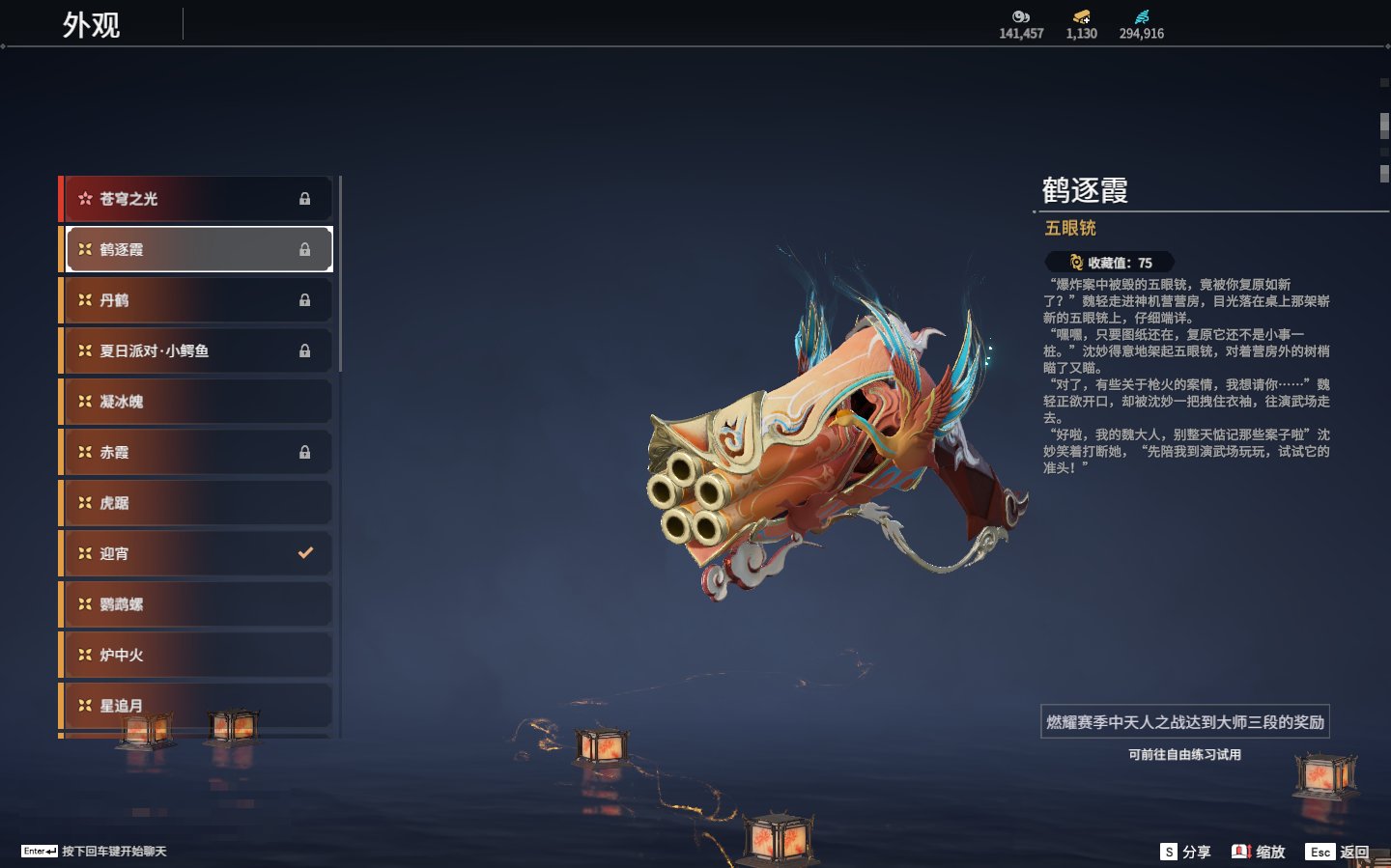Click the 分享 share button
1391x868 pixels.
pos(1185,852)
